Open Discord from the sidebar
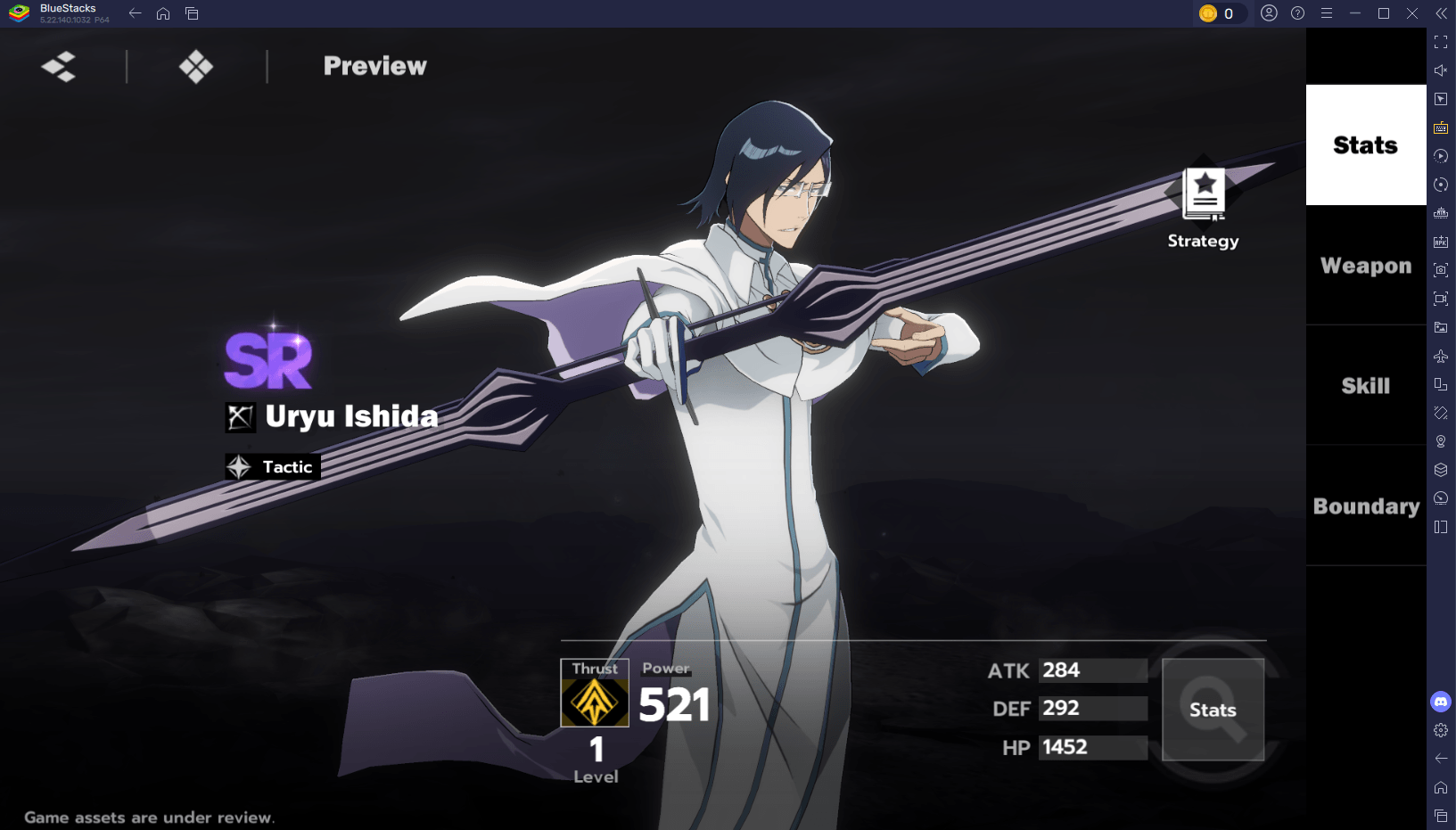This screenshot has height=830, width=1456. [1441, 702]
